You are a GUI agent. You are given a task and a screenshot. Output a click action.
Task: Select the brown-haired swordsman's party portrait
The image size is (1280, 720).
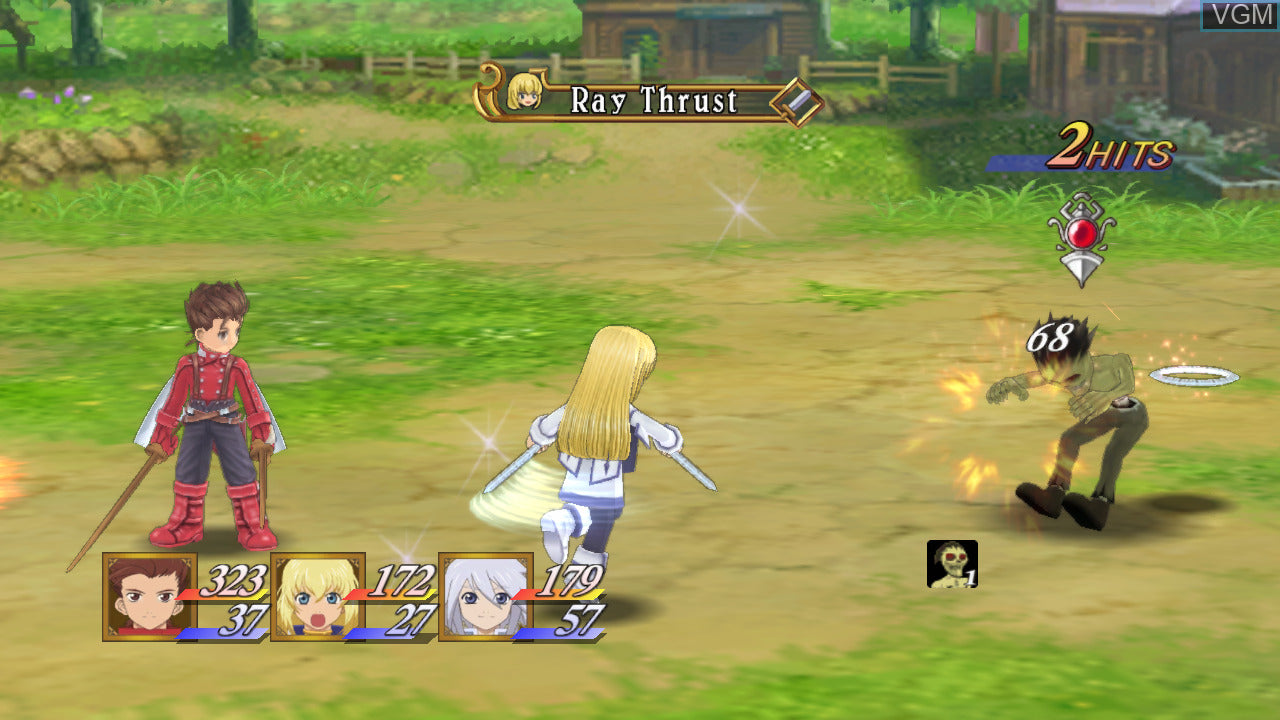pos(149,596)
